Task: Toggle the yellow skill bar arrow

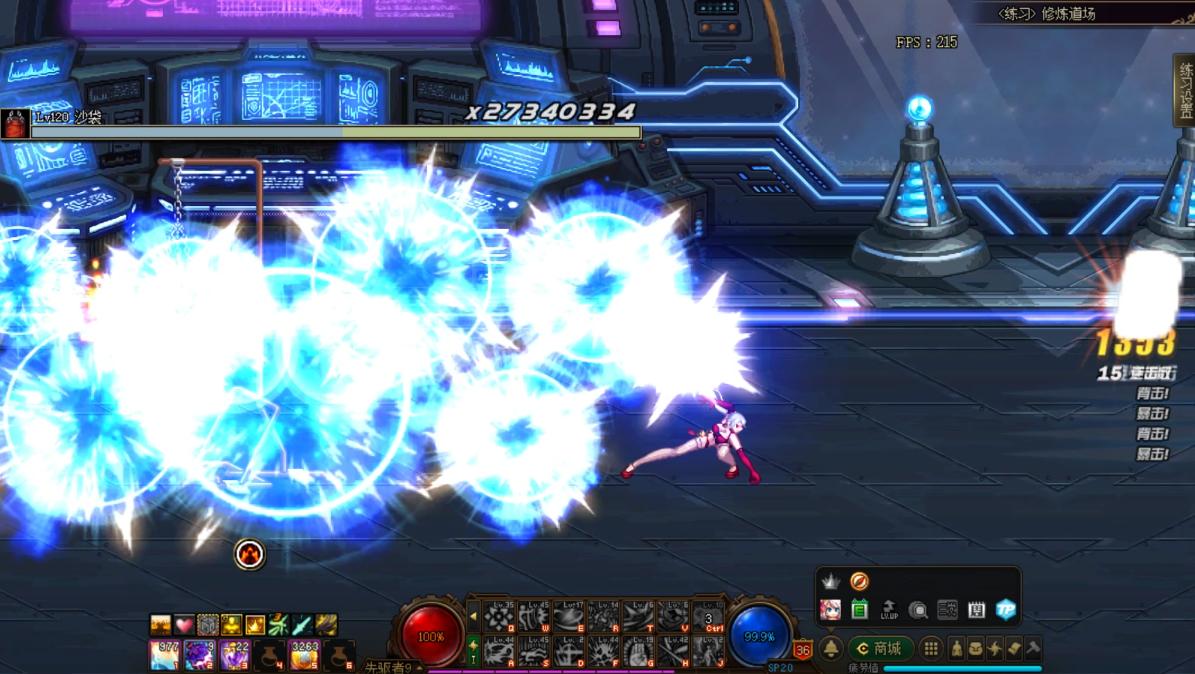Action: coord(473,617)
